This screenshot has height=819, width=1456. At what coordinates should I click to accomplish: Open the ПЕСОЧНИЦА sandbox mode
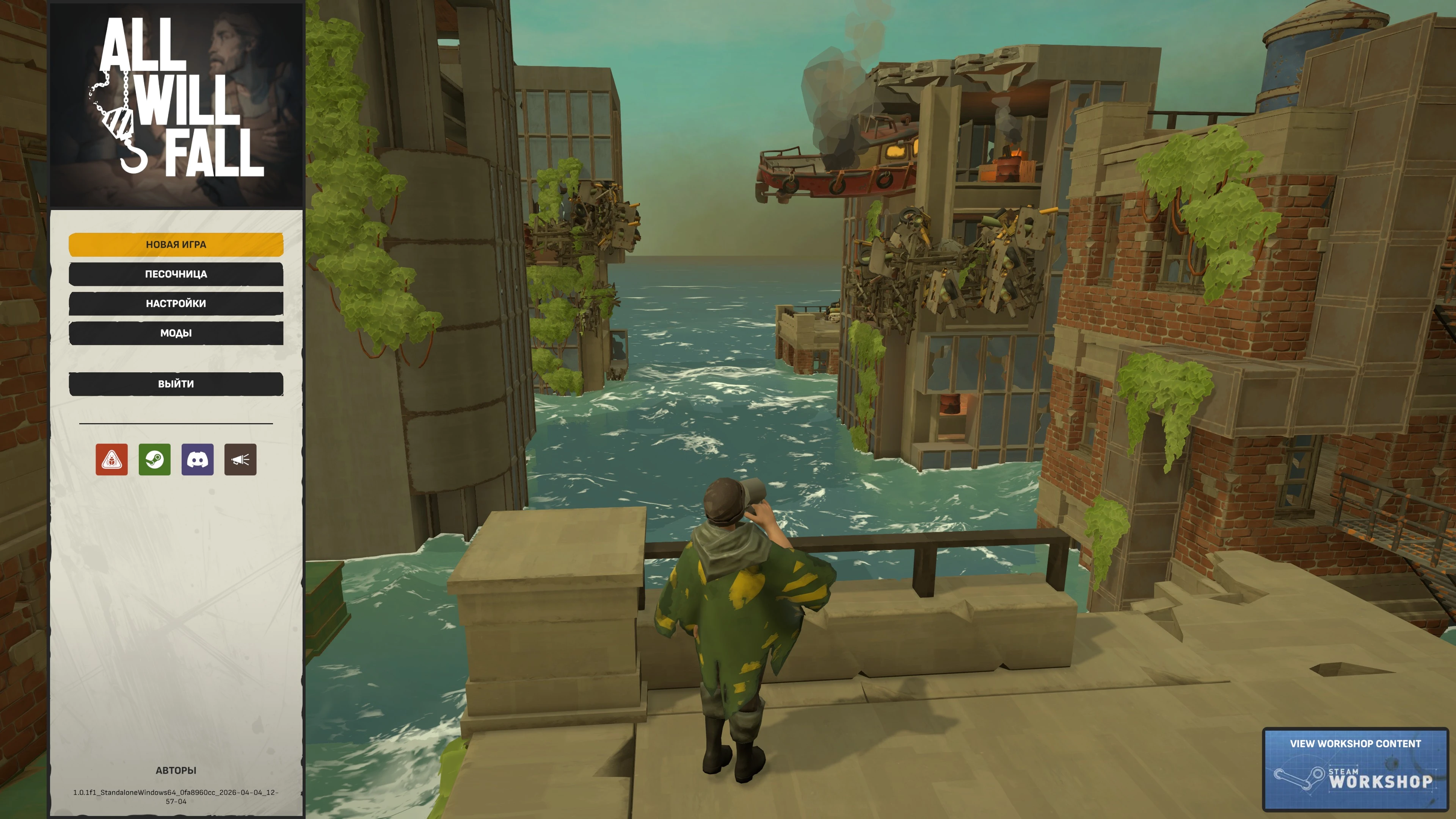176,274
